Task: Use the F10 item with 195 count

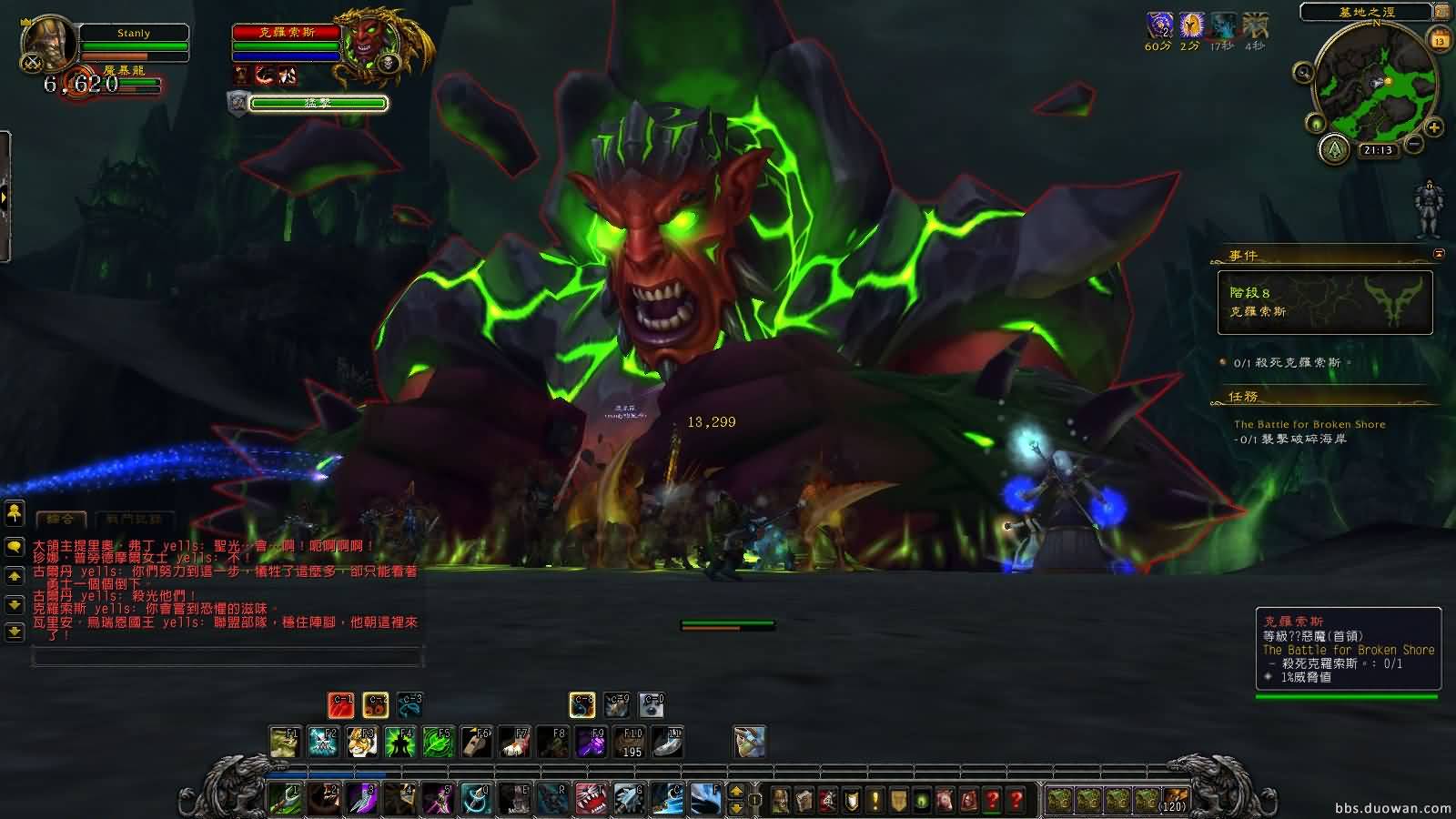Action: [630, 743]
